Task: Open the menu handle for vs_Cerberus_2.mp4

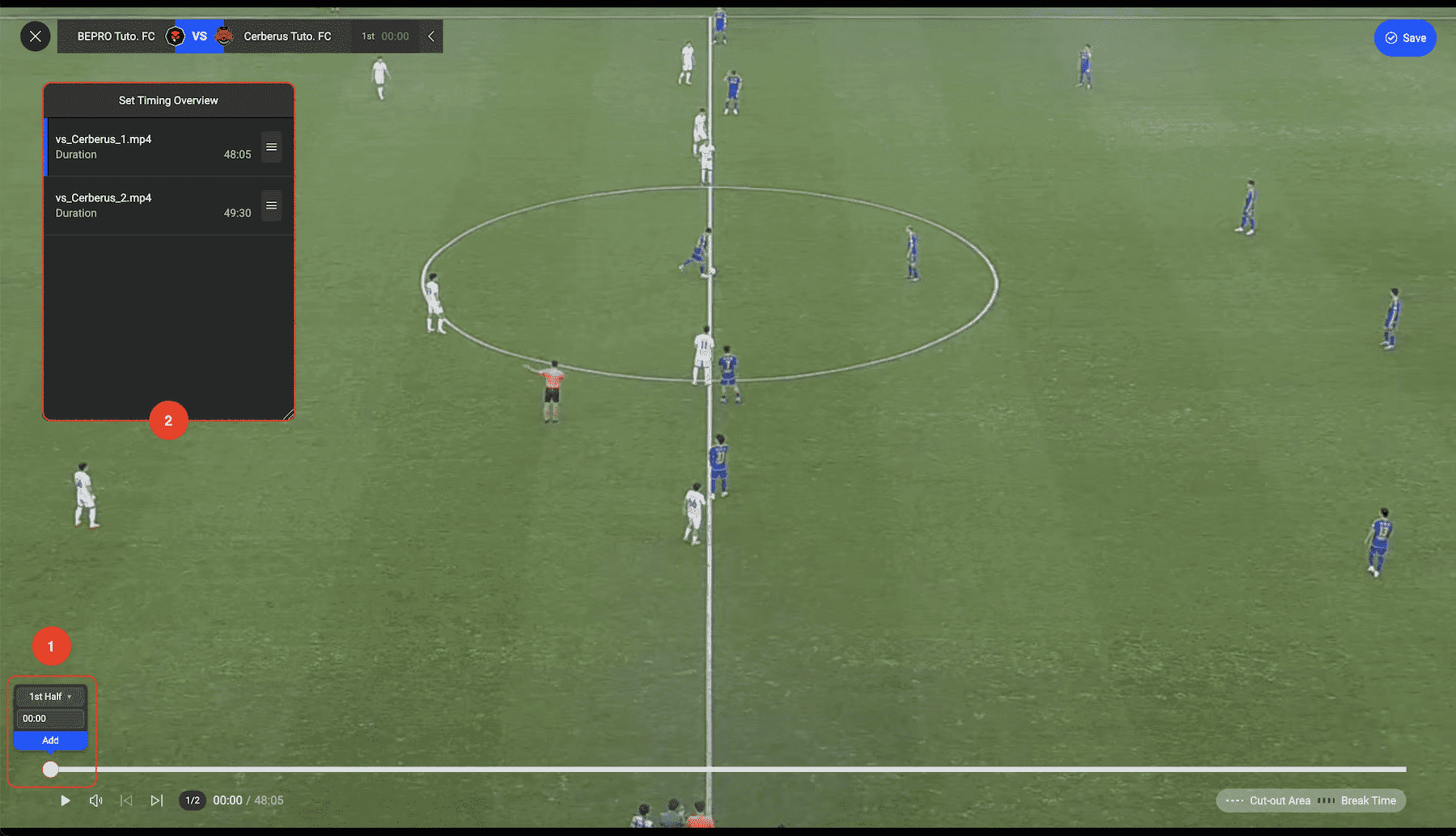Action: pos(272,206)
